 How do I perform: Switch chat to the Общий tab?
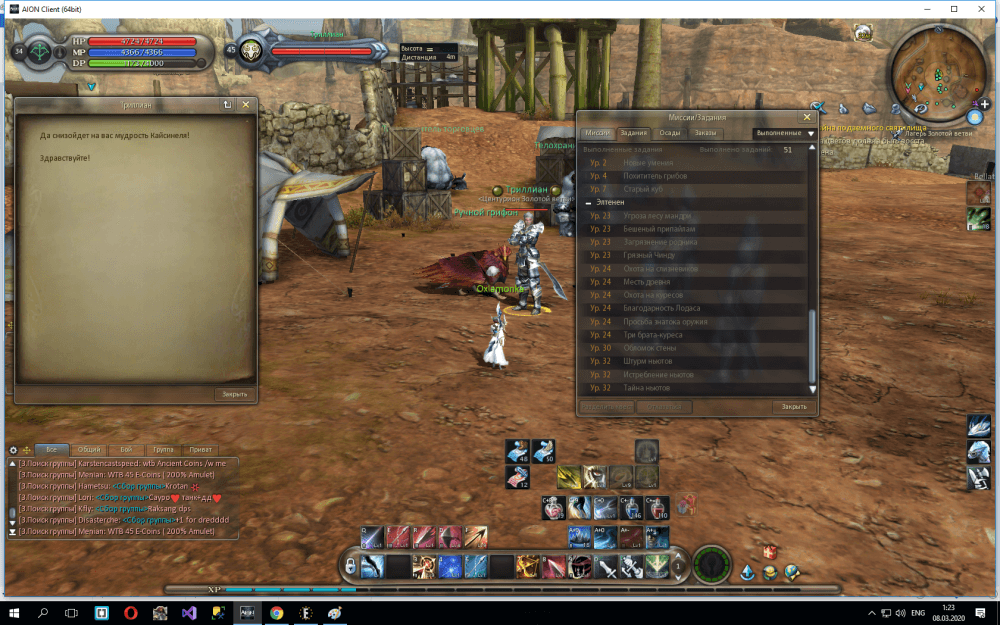tap(88, 450)
